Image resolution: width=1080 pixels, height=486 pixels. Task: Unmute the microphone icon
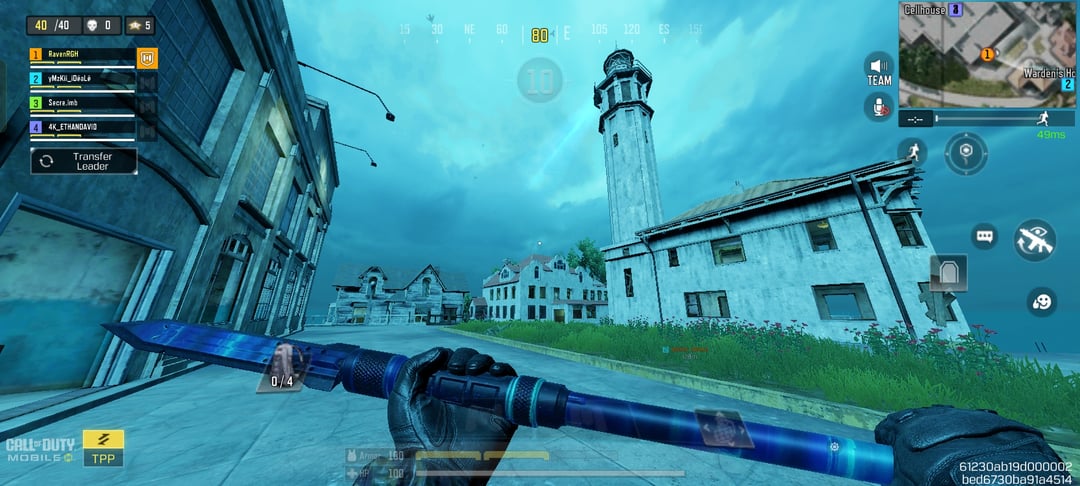[x=879, y=108]
